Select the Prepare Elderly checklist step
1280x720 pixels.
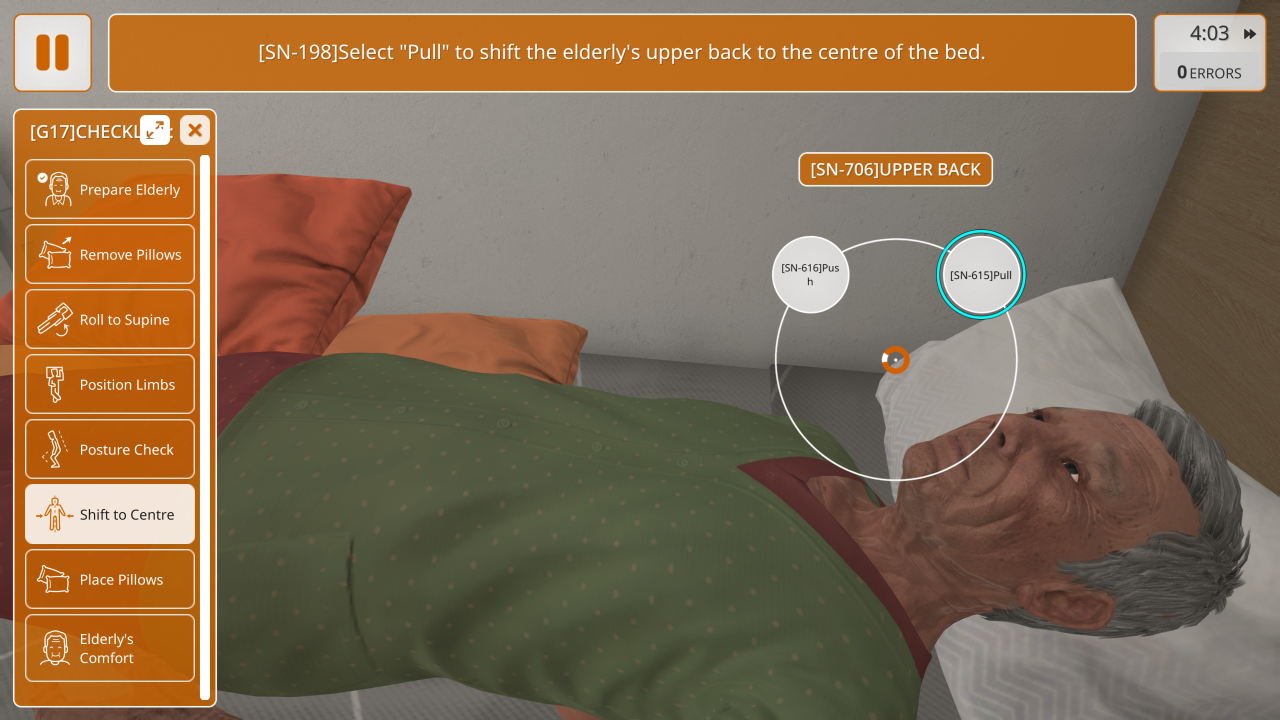pyautogui.click(x=110, y=189)
